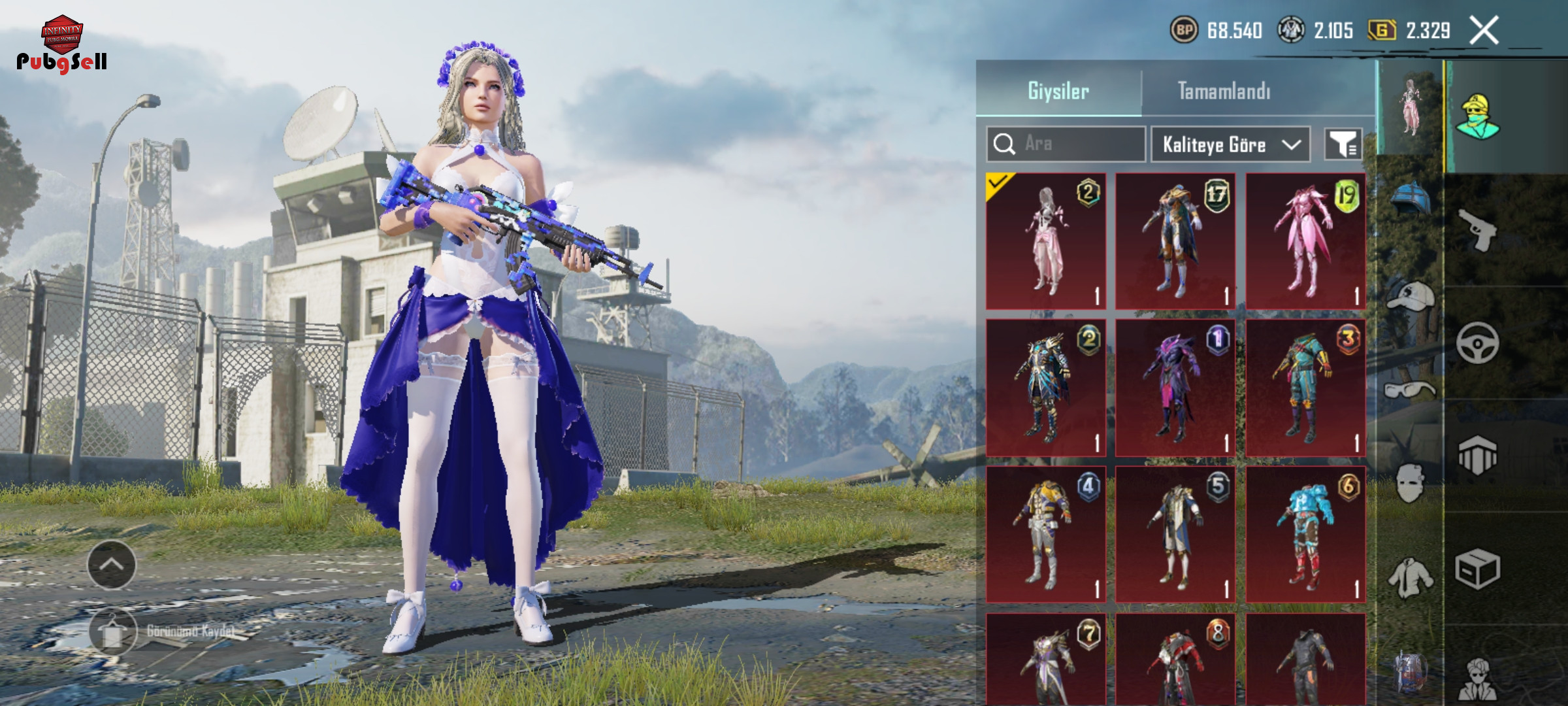Open the Kaliteye Göre sort dropdown
The height and width of the screenshot is (706, 1568).
[x=1230, y=144]
